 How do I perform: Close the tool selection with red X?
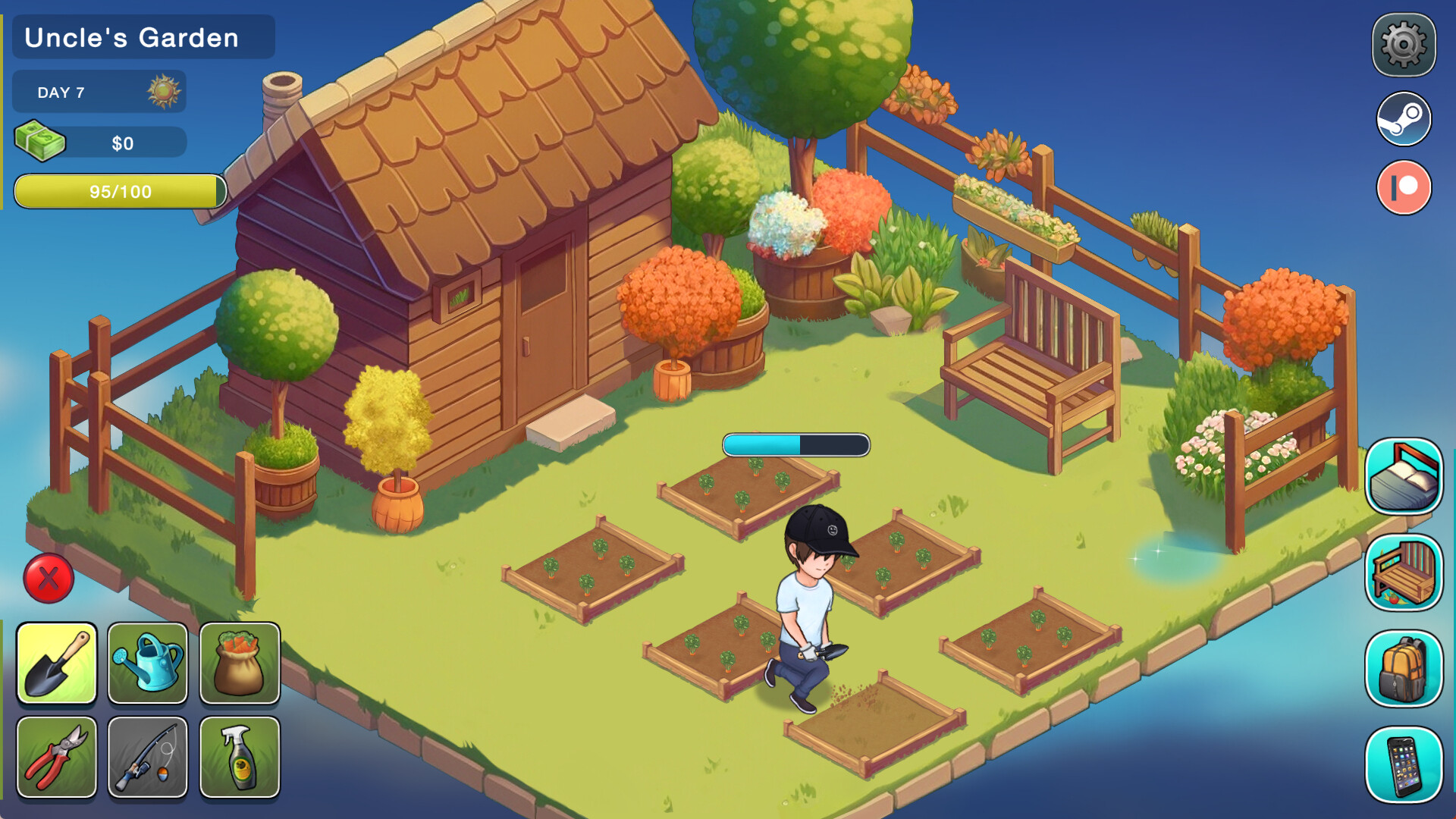pyautogui.click(x=49, y=579)
